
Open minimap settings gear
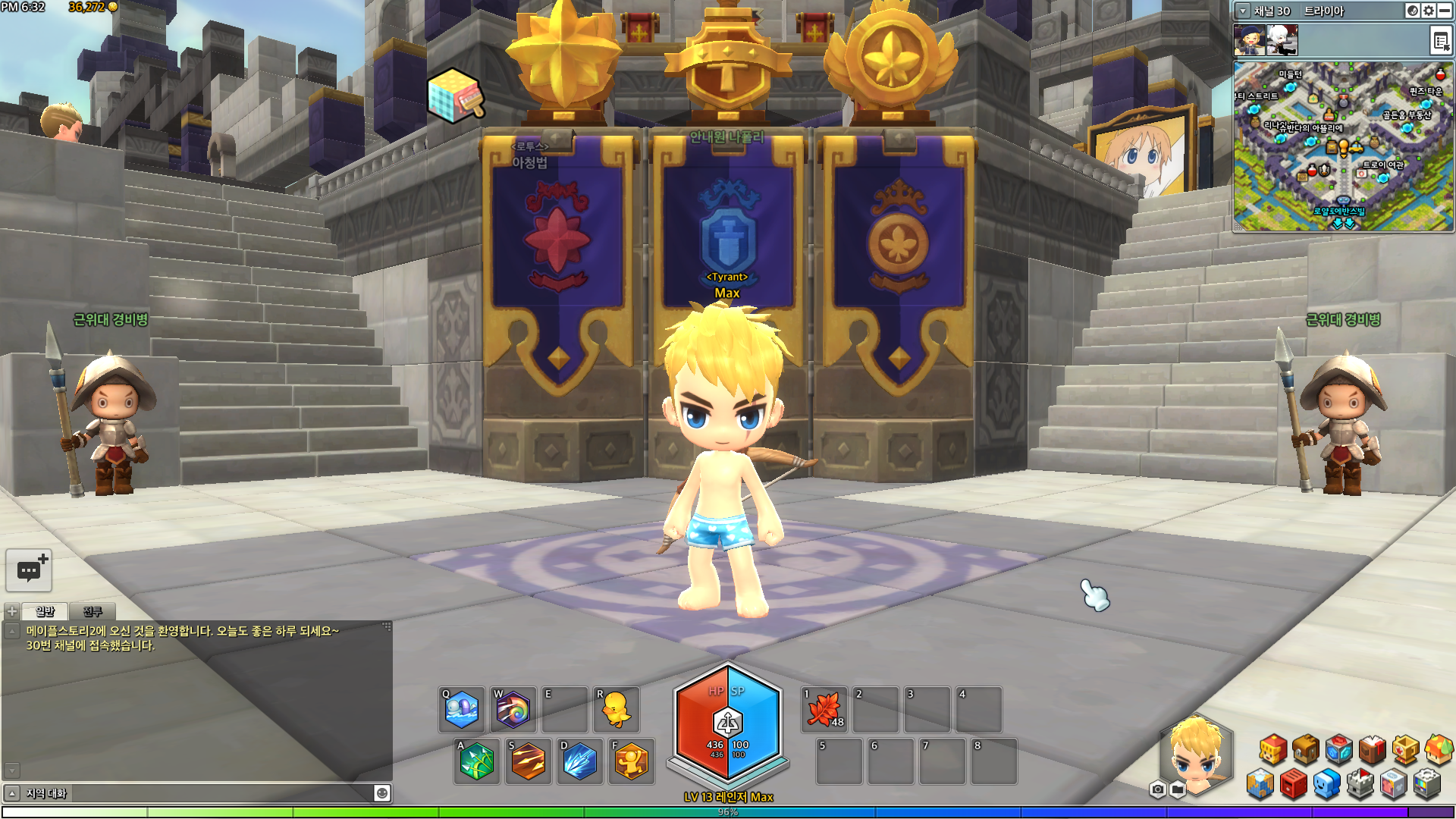pos(1429,11)
